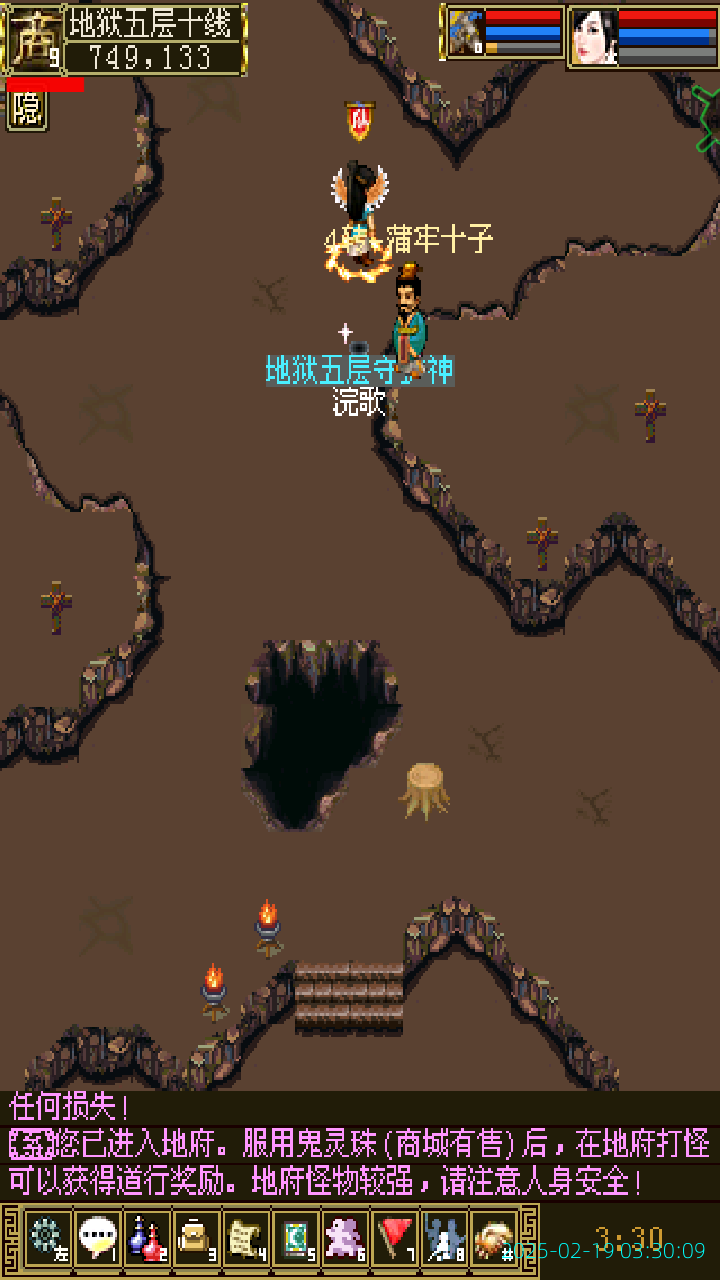Select the red flag icon
The width and height of the screenshot is (720, 1280).
[x=395, y=1238]
